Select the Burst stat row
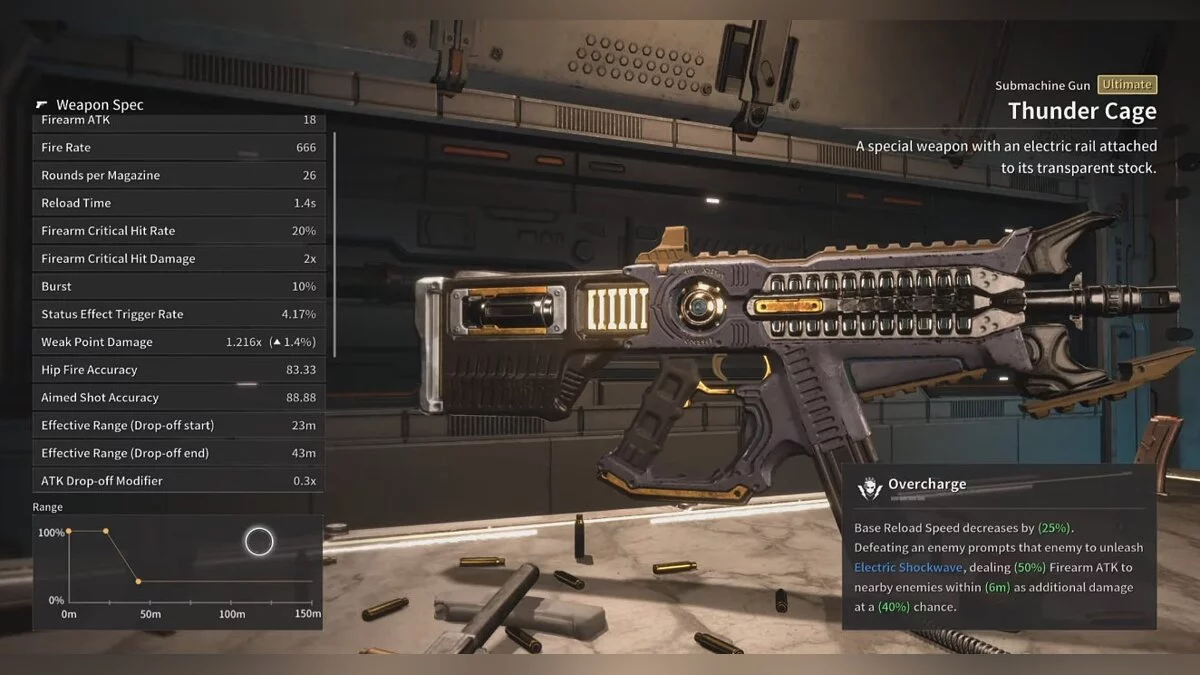The width and height of the screenshot is (1200, 675). pos(178,286)
